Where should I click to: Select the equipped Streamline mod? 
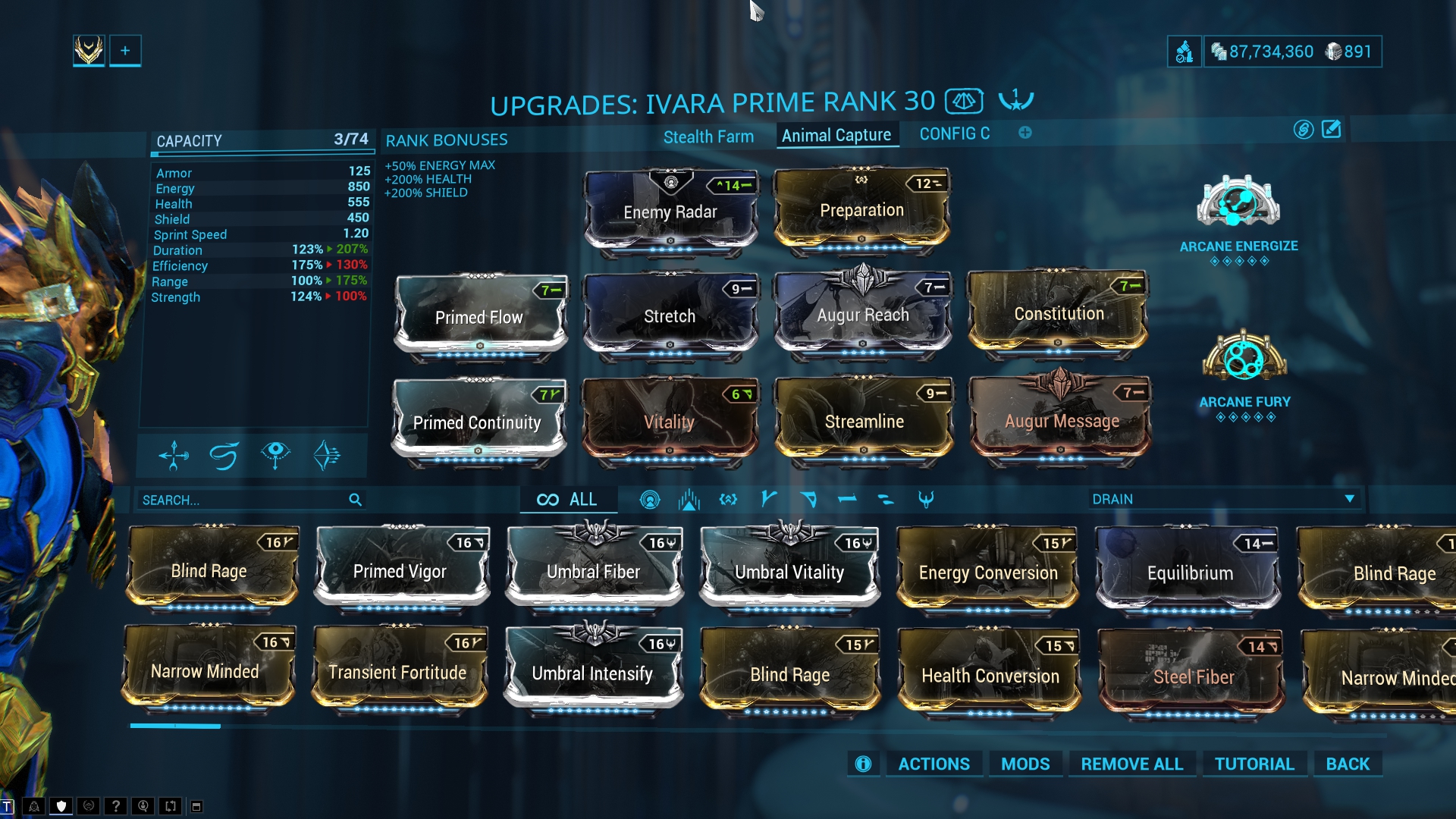click(x=864, y=421)
